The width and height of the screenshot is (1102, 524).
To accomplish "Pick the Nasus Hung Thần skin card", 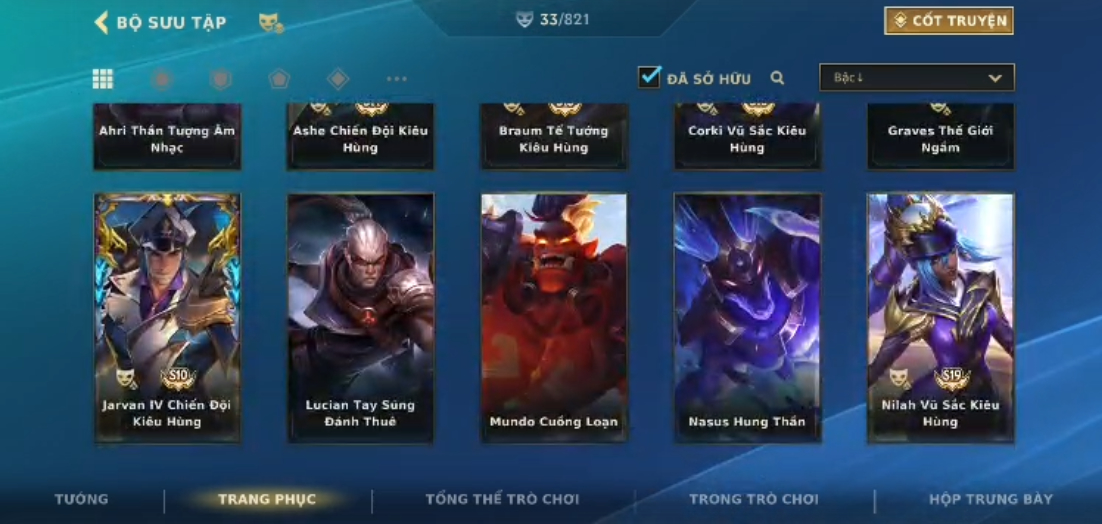I will [747, 317].
